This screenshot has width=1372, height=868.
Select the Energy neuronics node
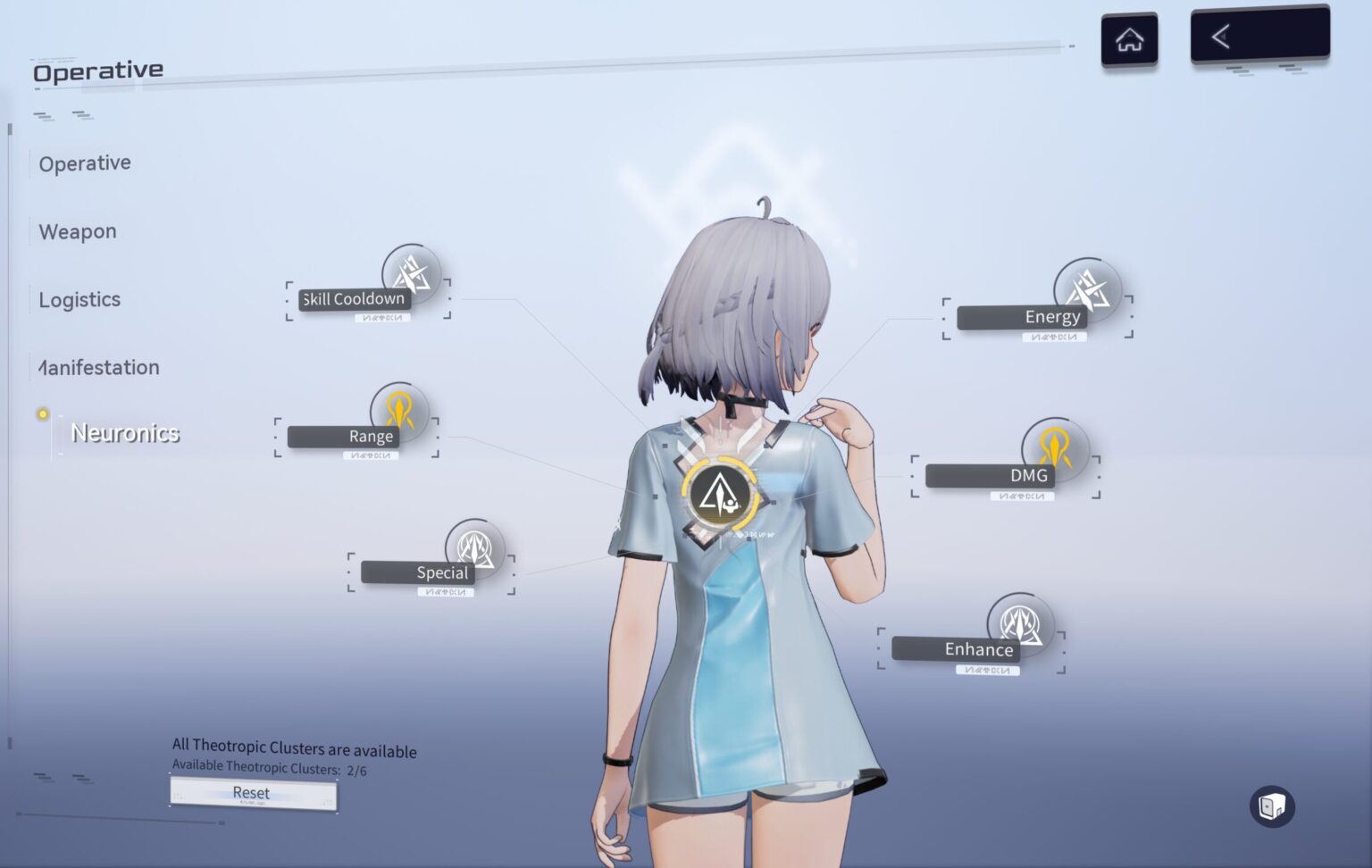pyautogui.click(x=1087, y=288)
